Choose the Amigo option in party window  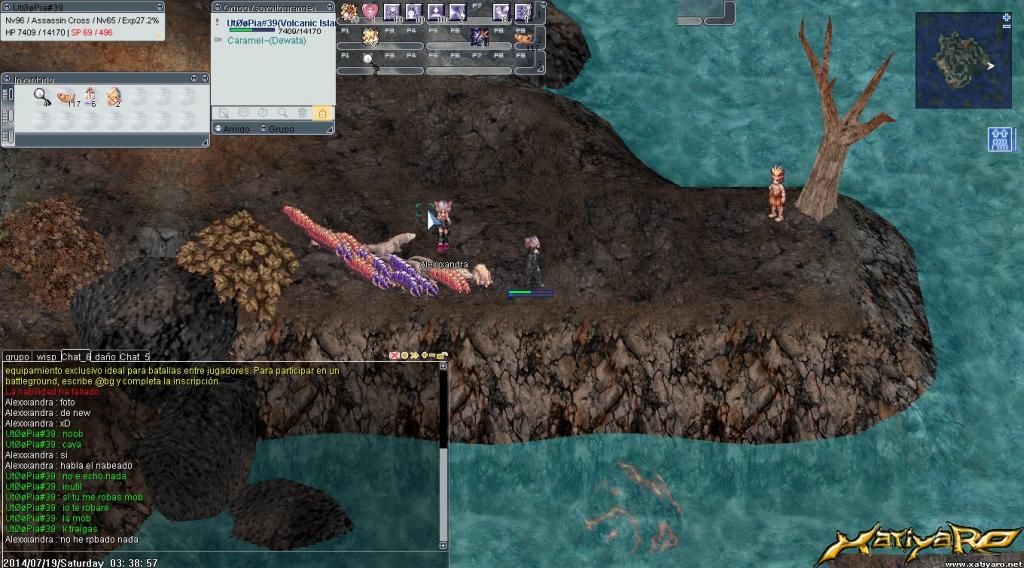(233, 129)
